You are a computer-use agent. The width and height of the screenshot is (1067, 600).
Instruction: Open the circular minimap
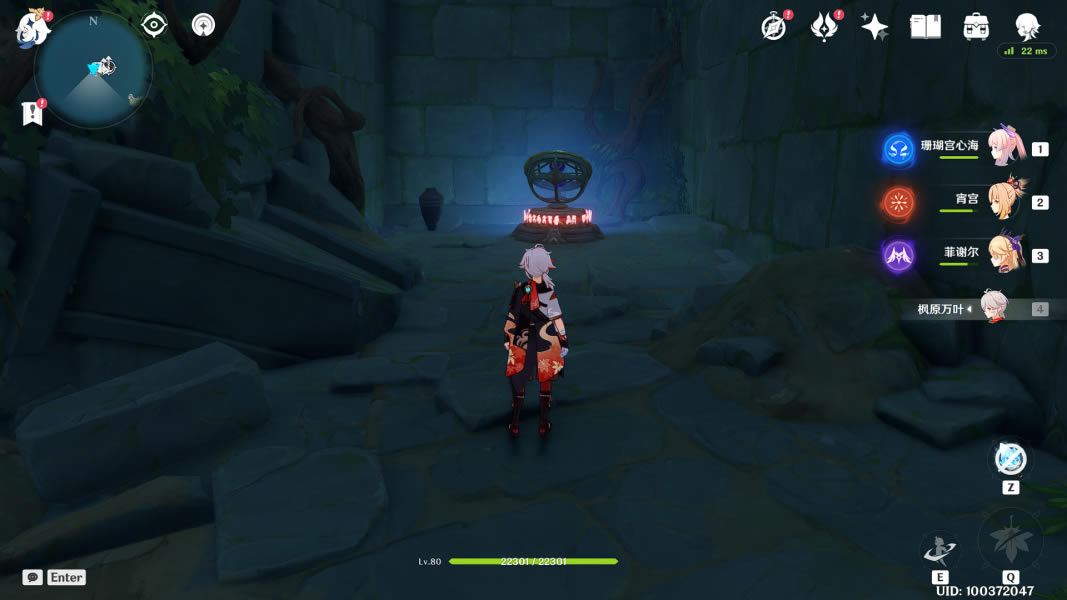(93, 70)
